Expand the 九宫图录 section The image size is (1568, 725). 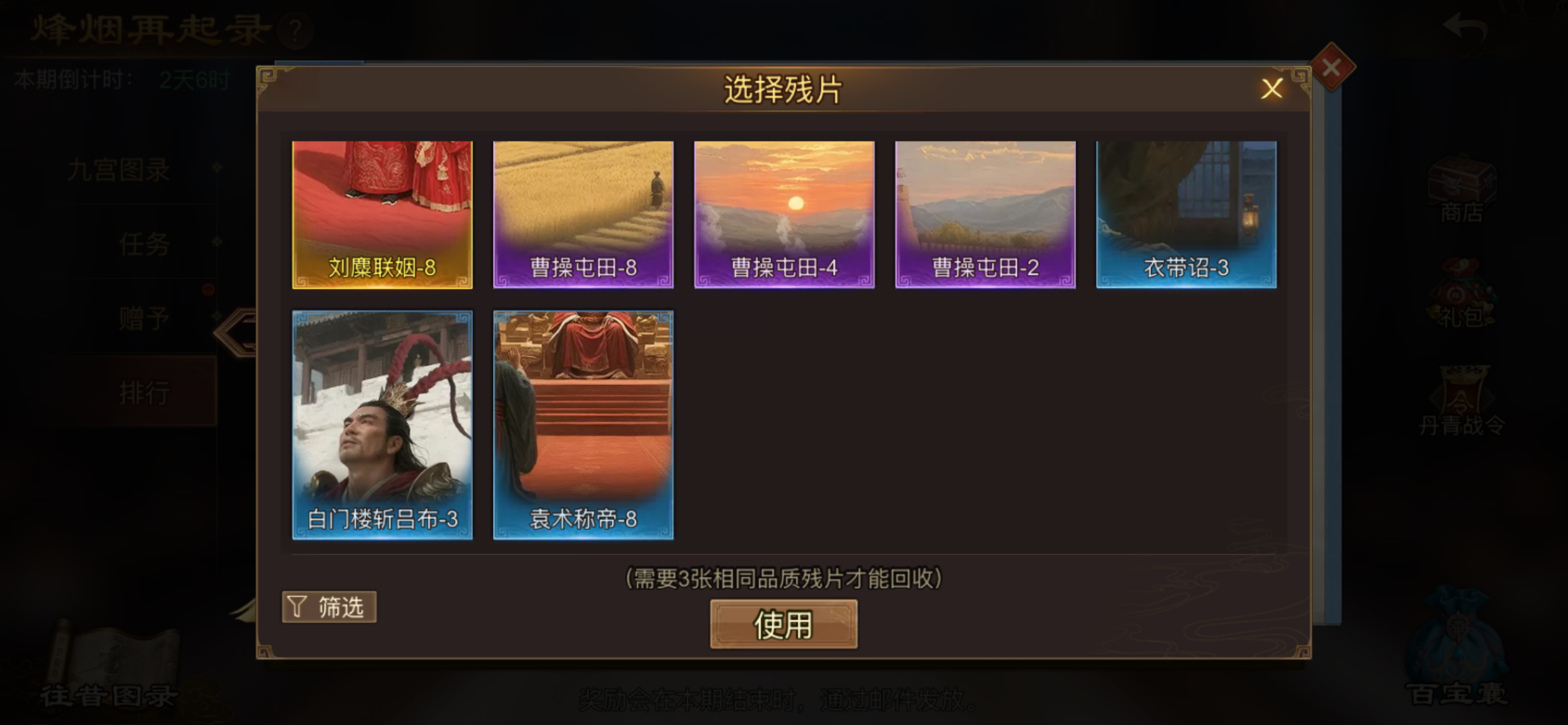[118, 170]
